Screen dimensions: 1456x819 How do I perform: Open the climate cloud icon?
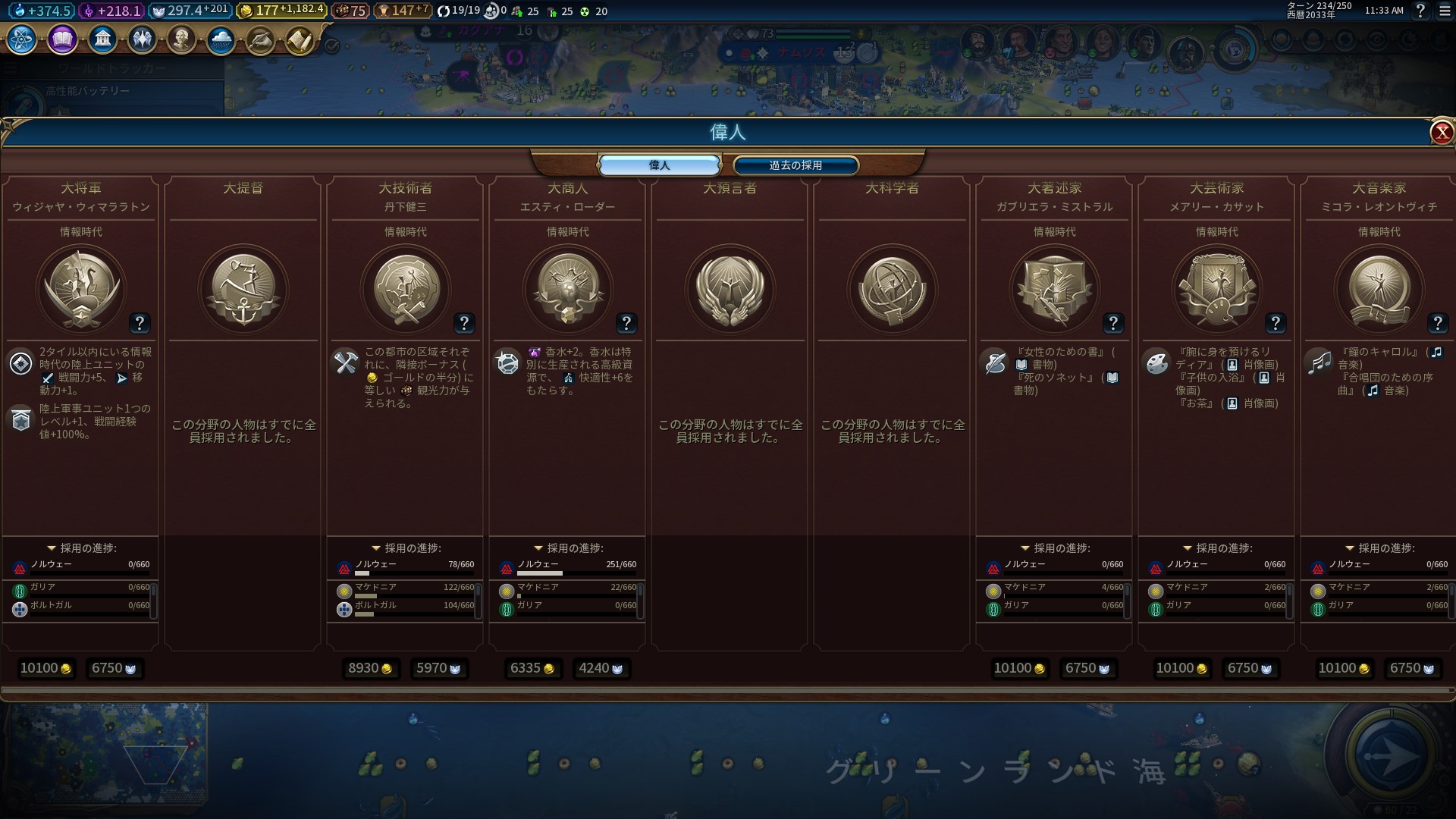coord(221,39)
